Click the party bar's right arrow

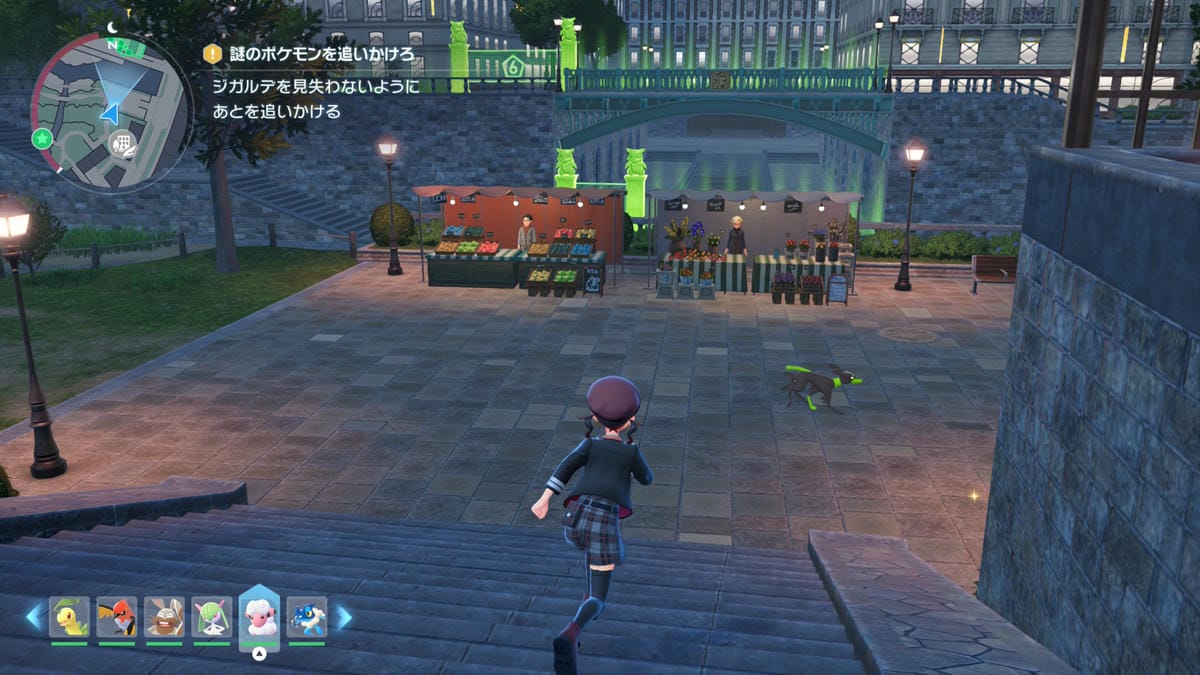click(343, 617)
